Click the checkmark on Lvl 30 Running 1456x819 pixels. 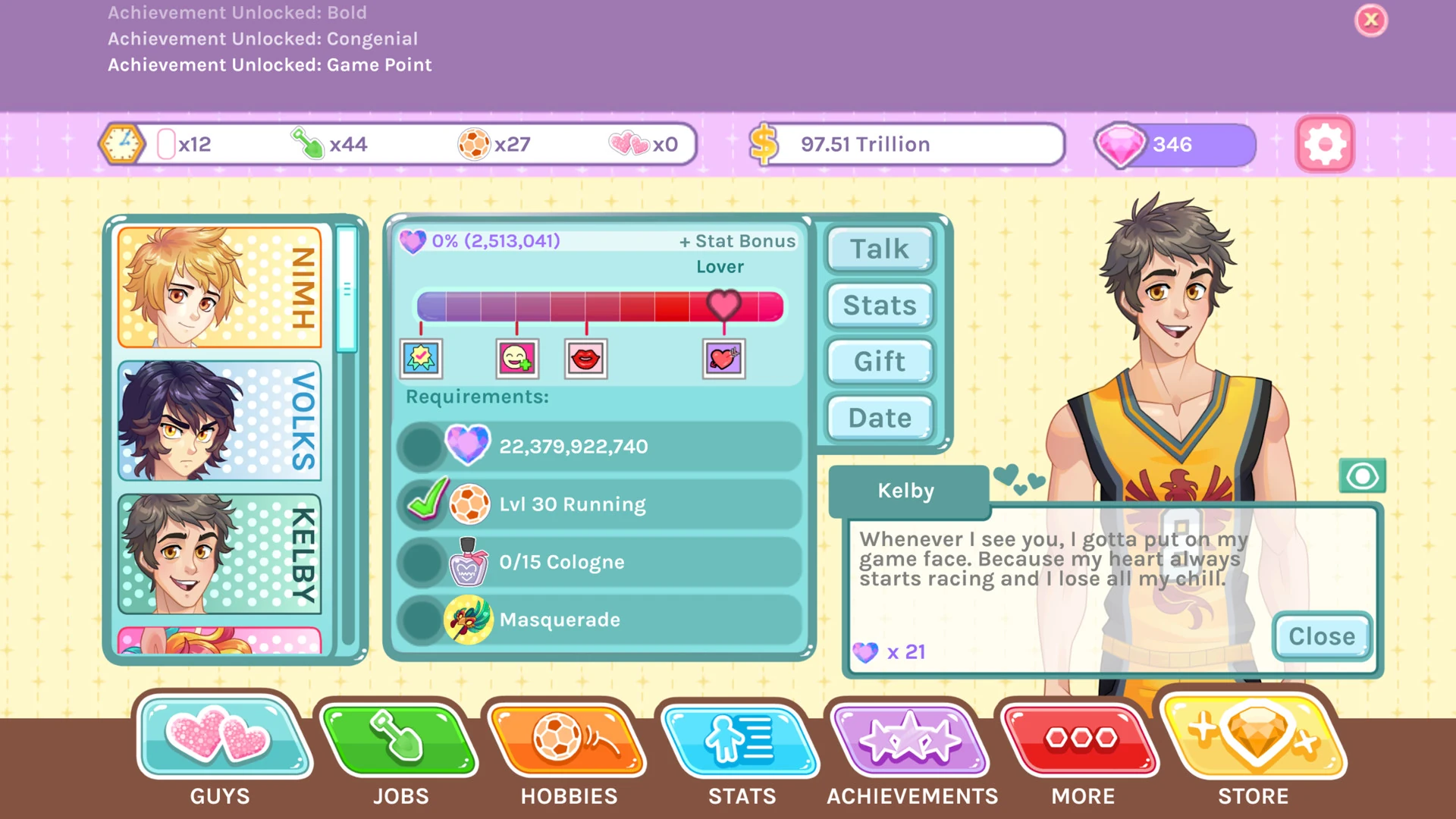(x=425, y=500)
